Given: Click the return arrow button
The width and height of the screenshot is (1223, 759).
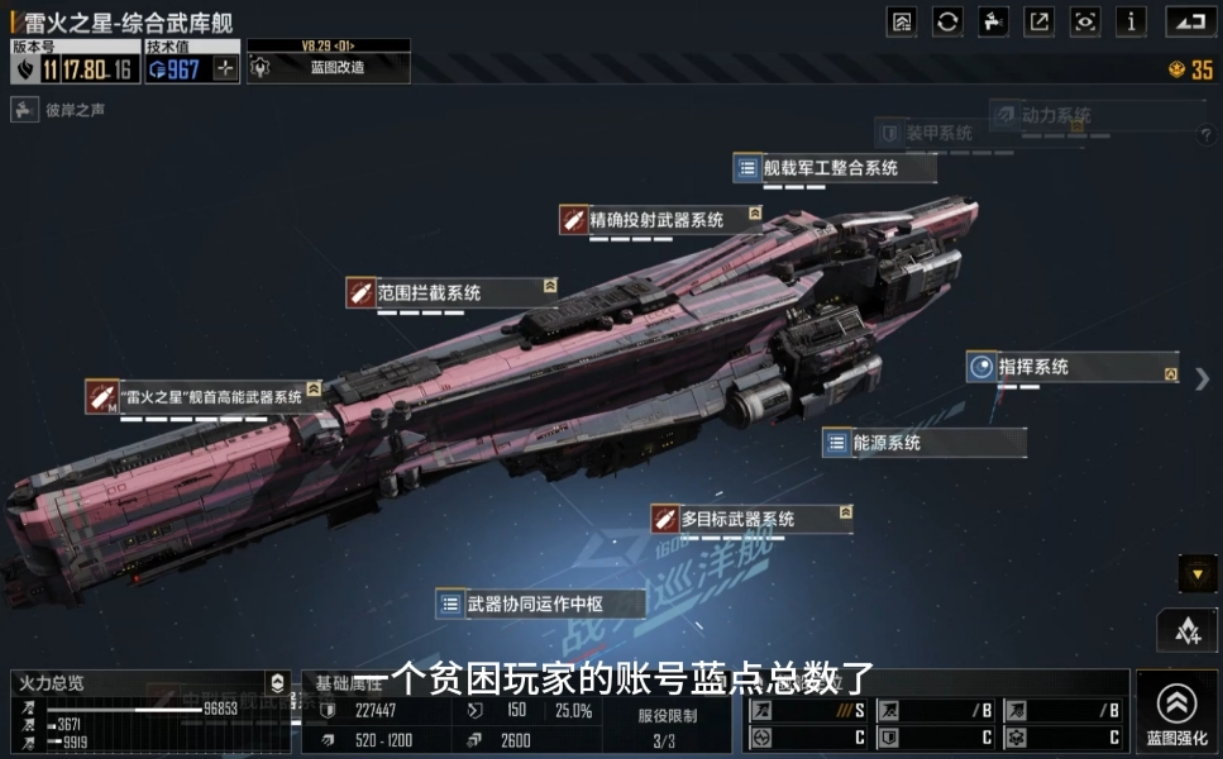Looking at the screenshot, I should point(1190,22).
